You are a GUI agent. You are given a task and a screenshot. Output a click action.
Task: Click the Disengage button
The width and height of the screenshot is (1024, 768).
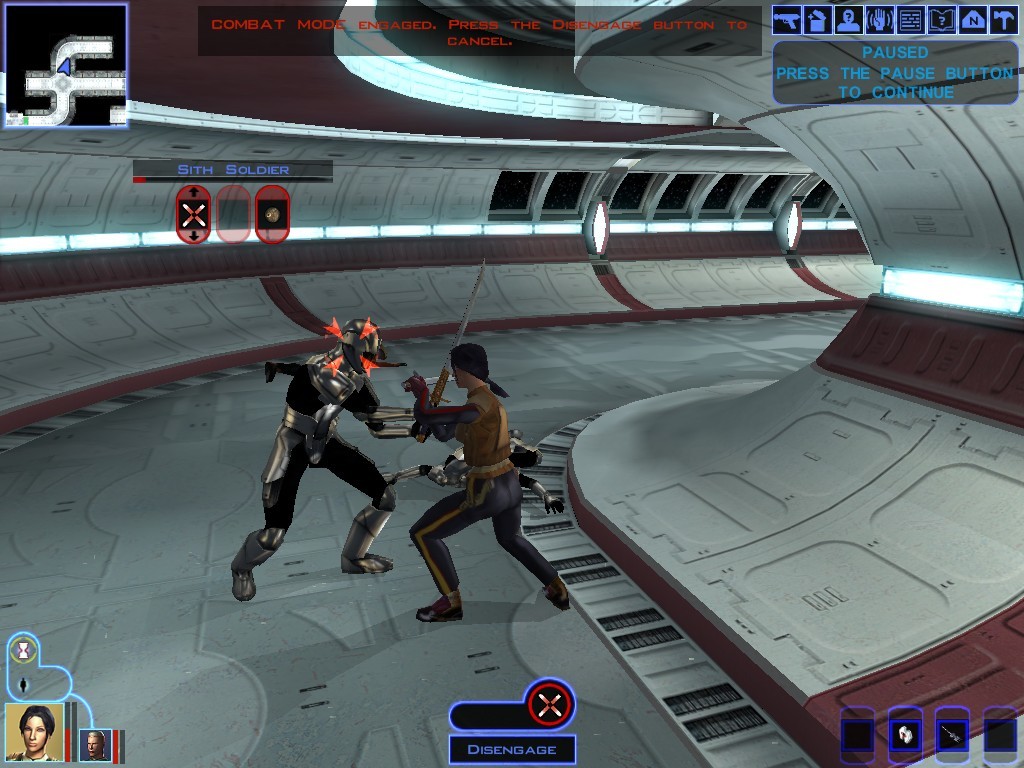pos(512,749)
